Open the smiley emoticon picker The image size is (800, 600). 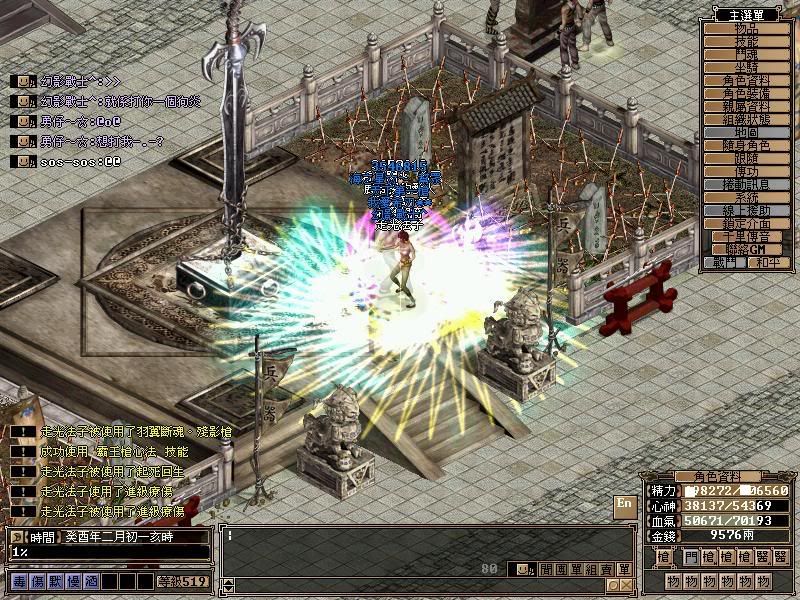tap(525, 569)
